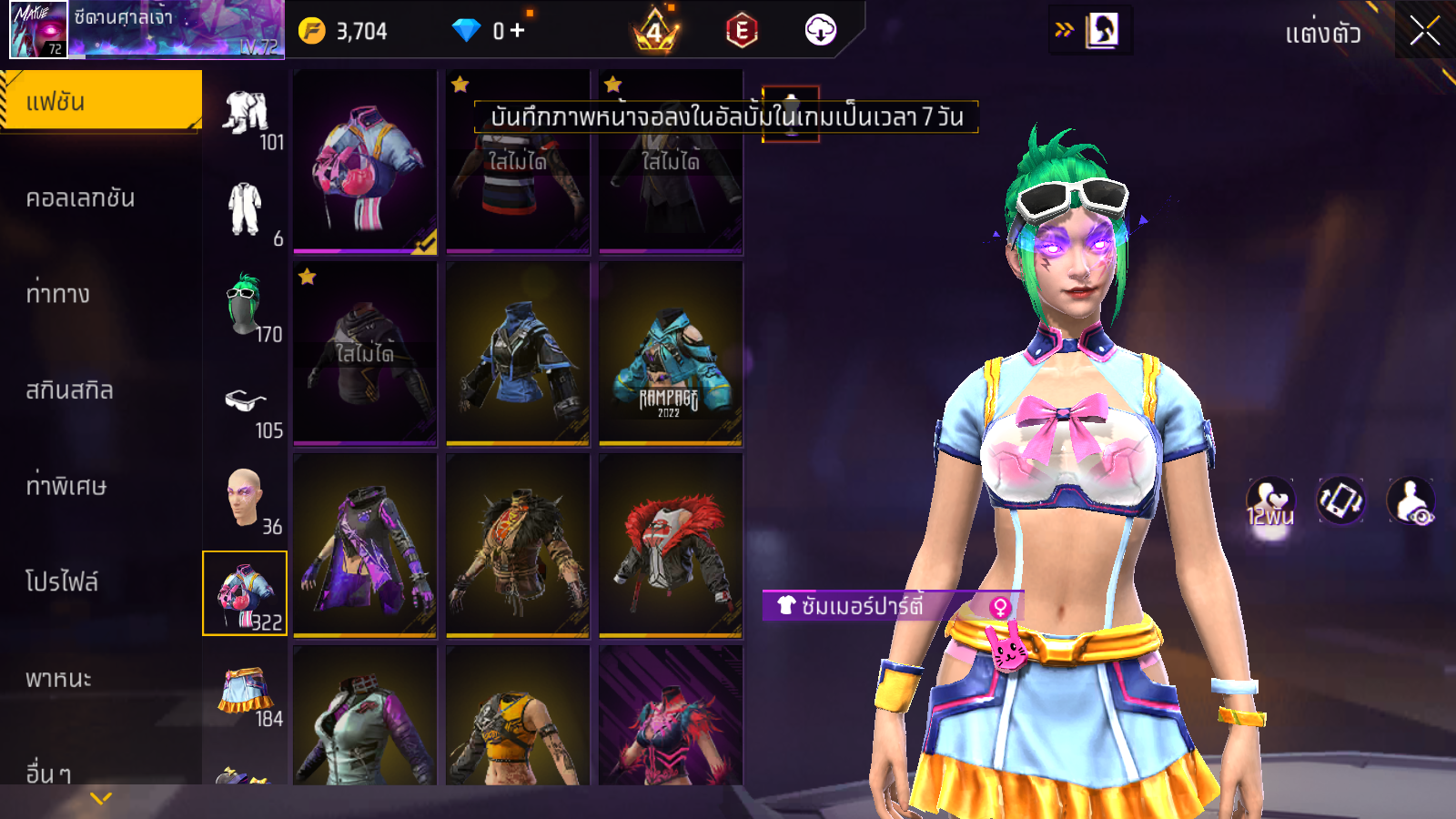Image resolution: width=1456 pixels, height=819 pixels.
Task: Choose the full outfit sets category
Action: [244, 209]
